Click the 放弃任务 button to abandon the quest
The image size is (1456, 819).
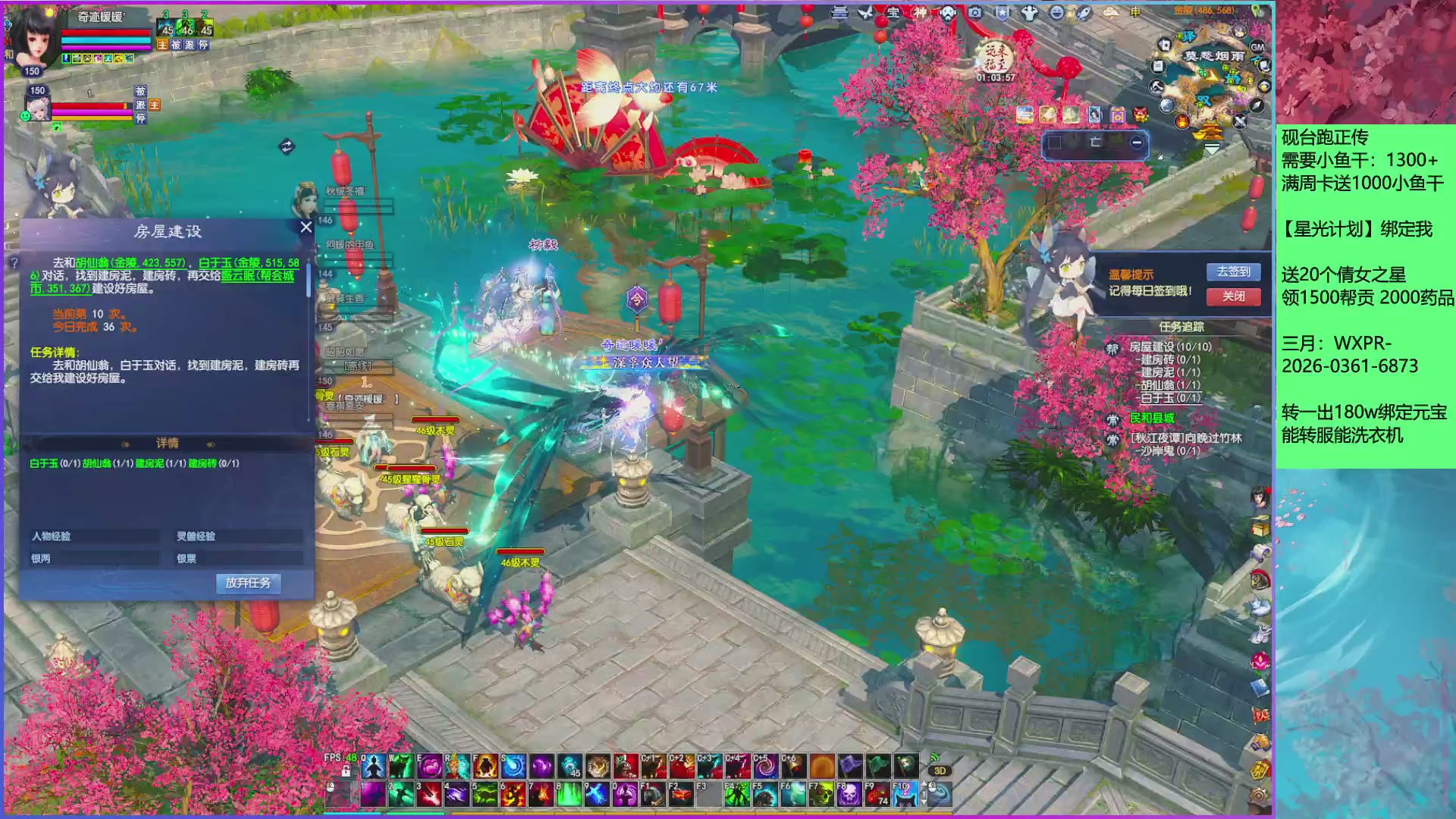click(248, 583)
